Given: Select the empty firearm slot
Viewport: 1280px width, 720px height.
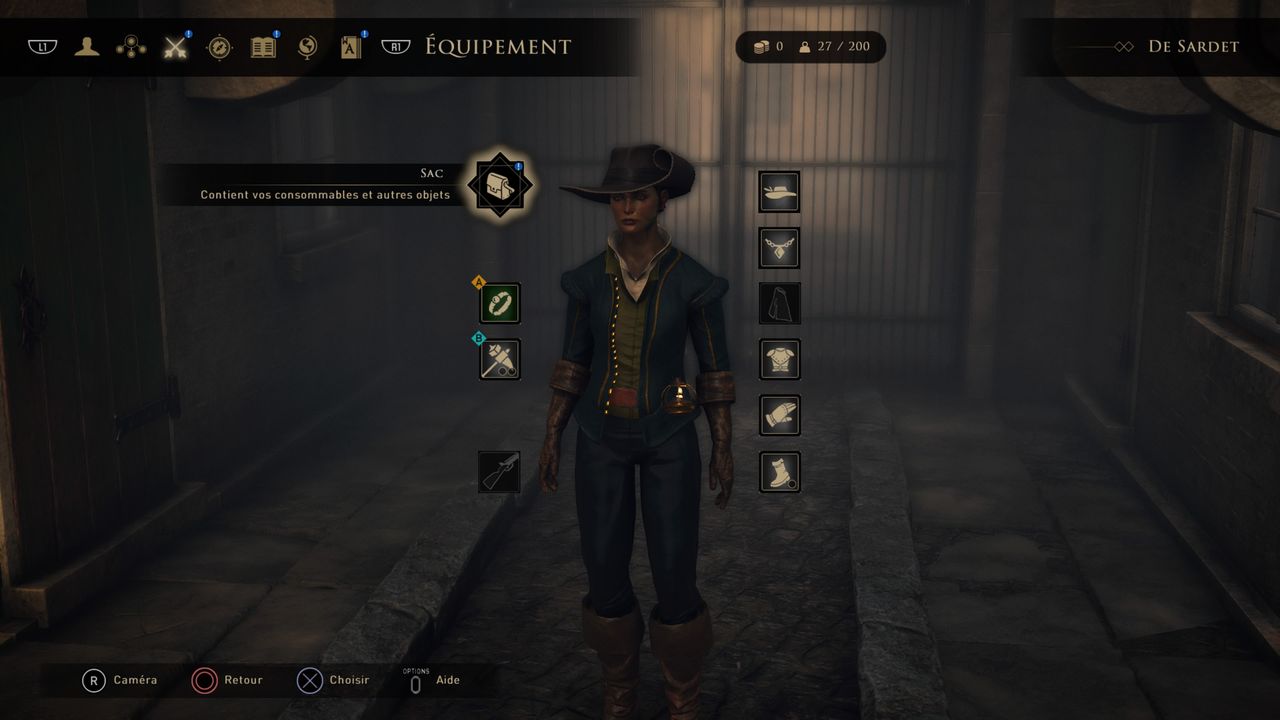Looking at the screenshot, I should pyautogui.click(x=500, y=472).
